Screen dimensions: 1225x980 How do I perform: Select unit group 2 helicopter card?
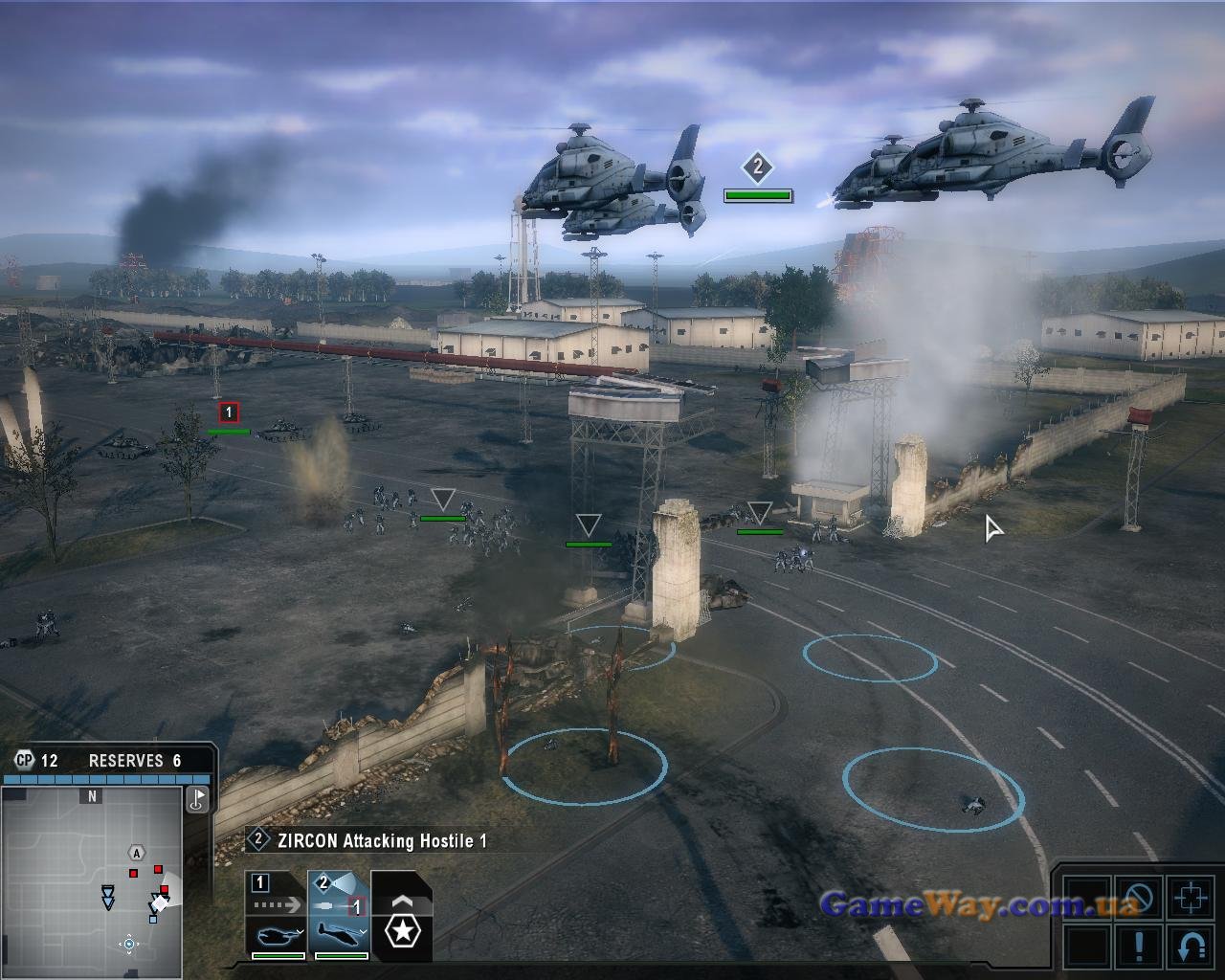coord(339,915)
